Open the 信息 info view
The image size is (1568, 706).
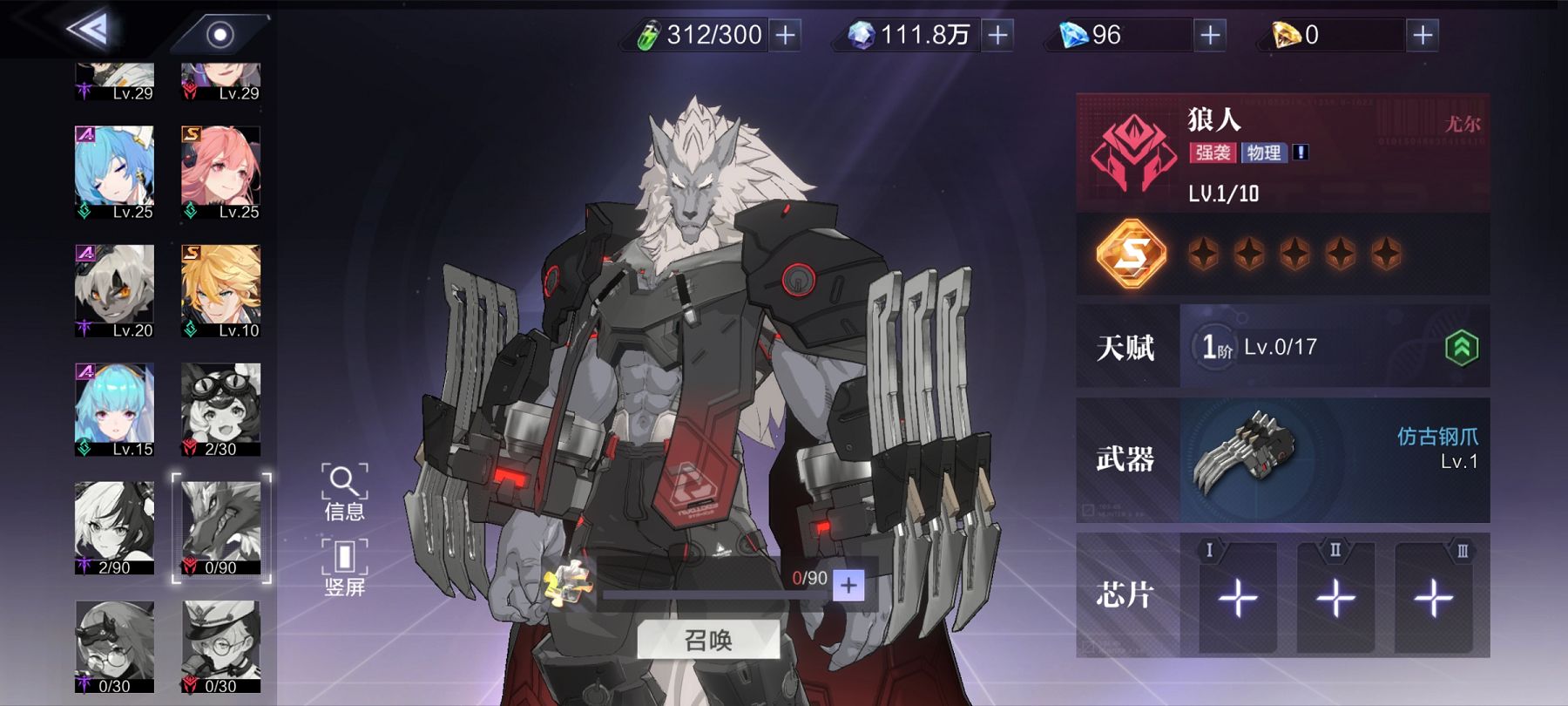pyautogui.click(x=344, y=492)
